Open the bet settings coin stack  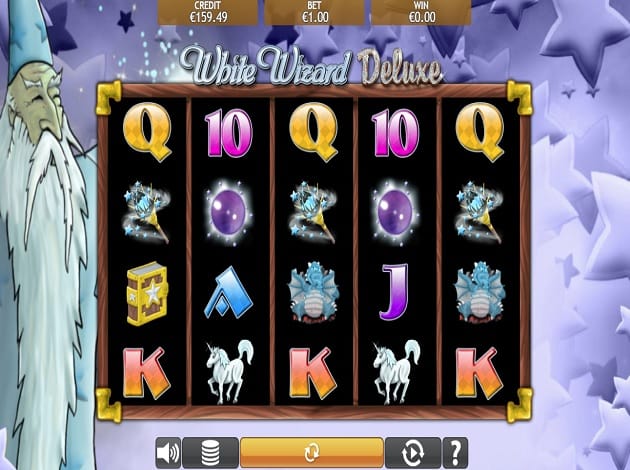tap(210, 452)
